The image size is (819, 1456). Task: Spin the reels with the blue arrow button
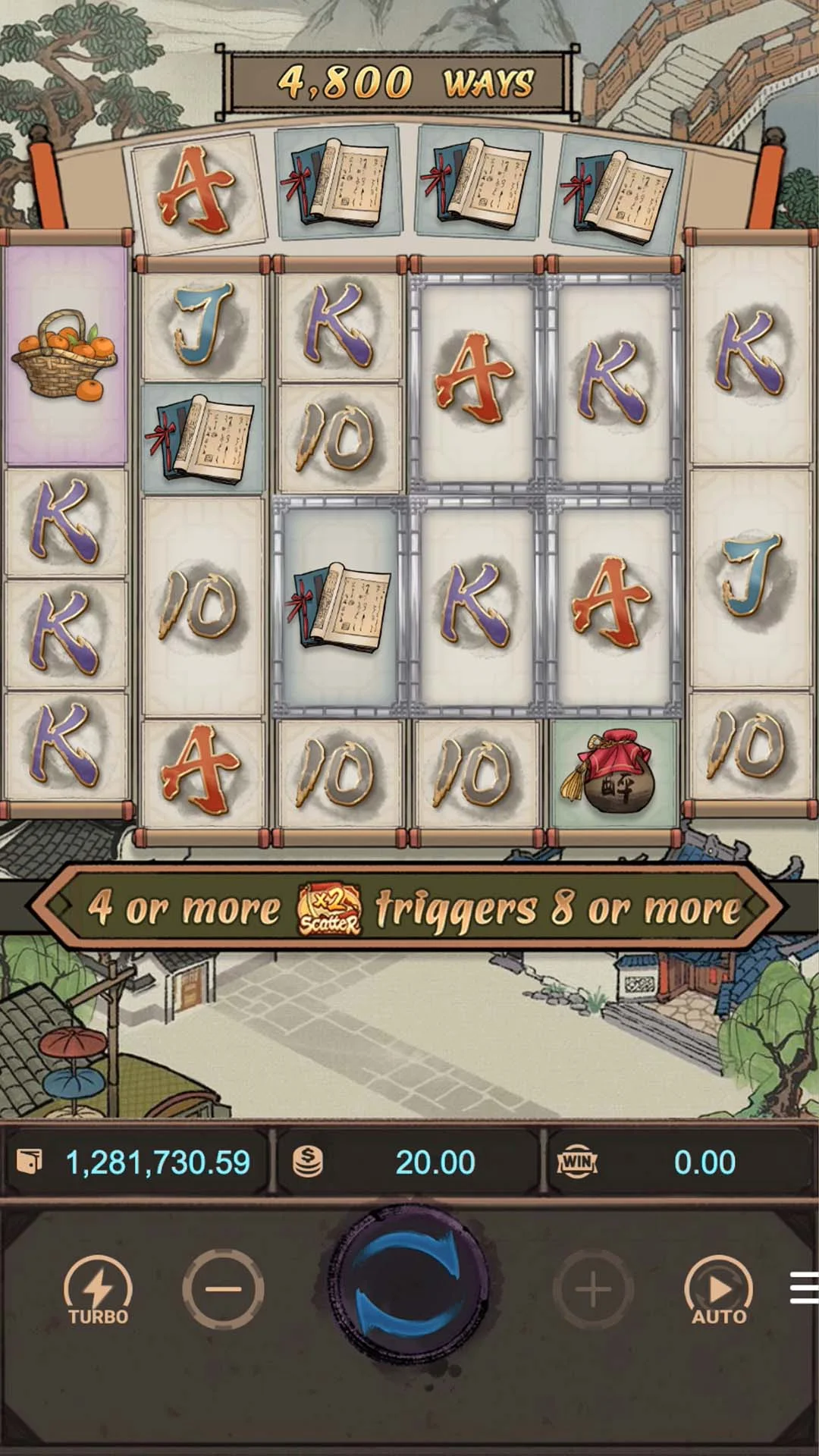pos(409,1288)
